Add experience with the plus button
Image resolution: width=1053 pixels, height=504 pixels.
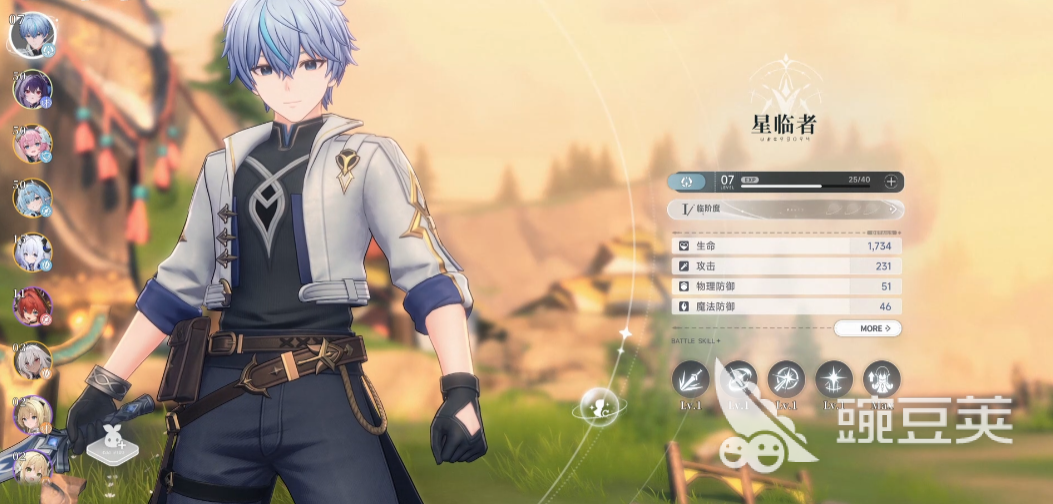[890, 181]
